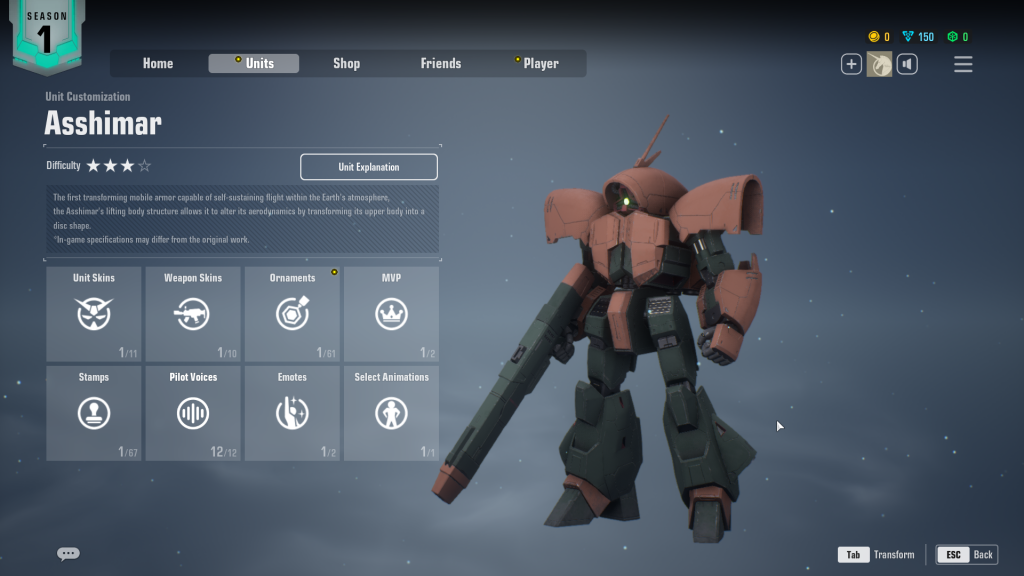Open the Friends tab
The height and width of the screenshot is (576, 1024).
click(440, 63)
